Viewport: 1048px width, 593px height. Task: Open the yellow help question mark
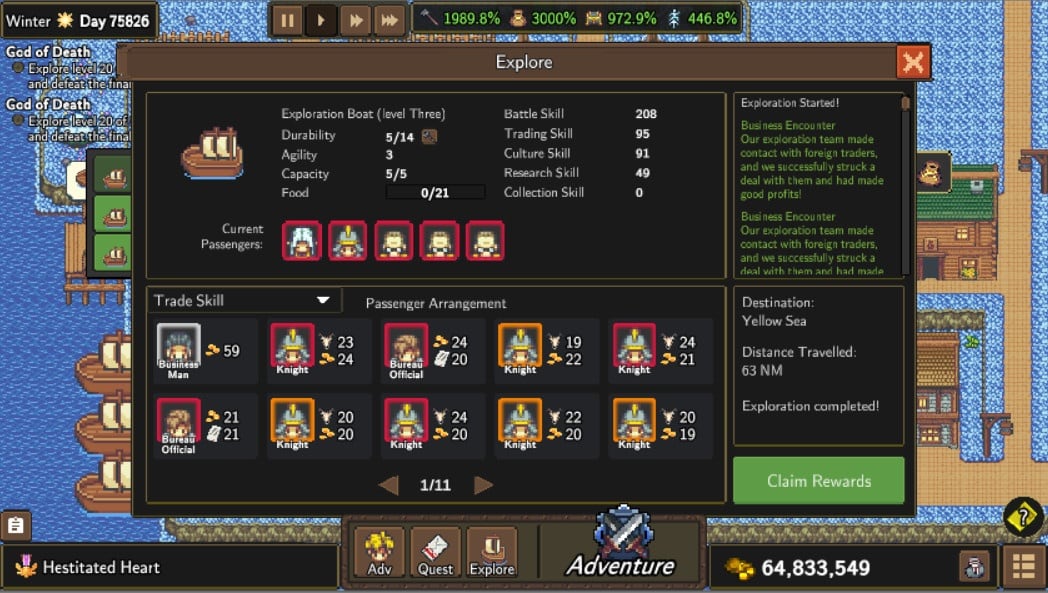(x=1023, y=516)
